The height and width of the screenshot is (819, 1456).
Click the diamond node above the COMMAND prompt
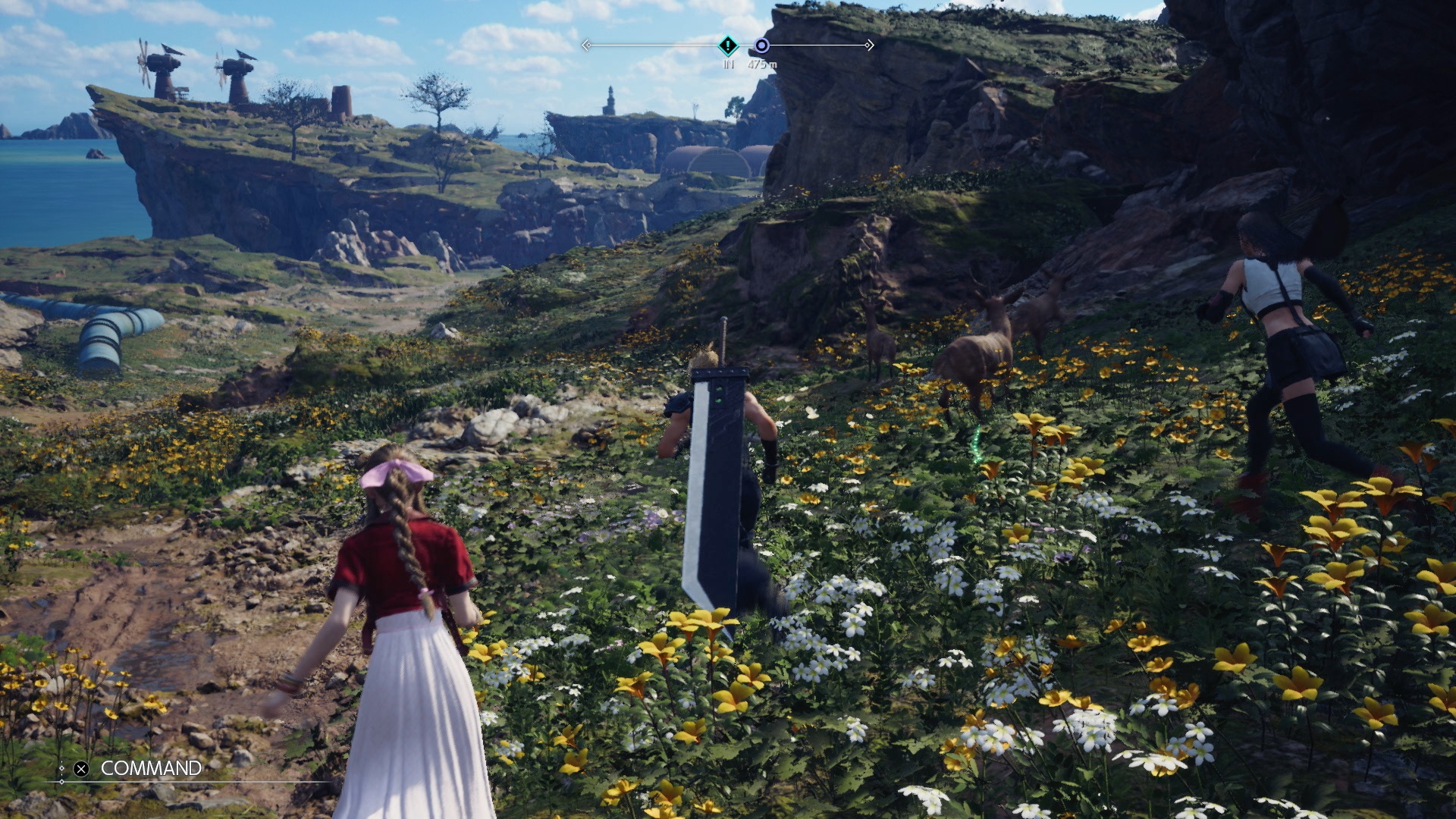point(62,768)
